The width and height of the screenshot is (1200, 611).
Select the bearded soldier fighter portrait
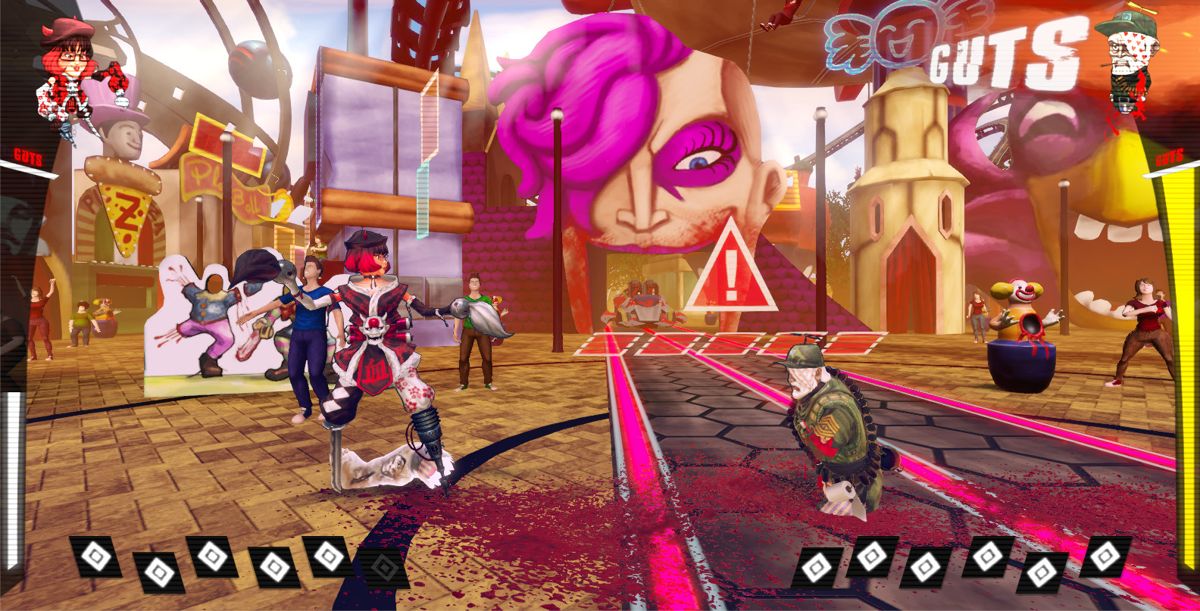pos(1131,58)
